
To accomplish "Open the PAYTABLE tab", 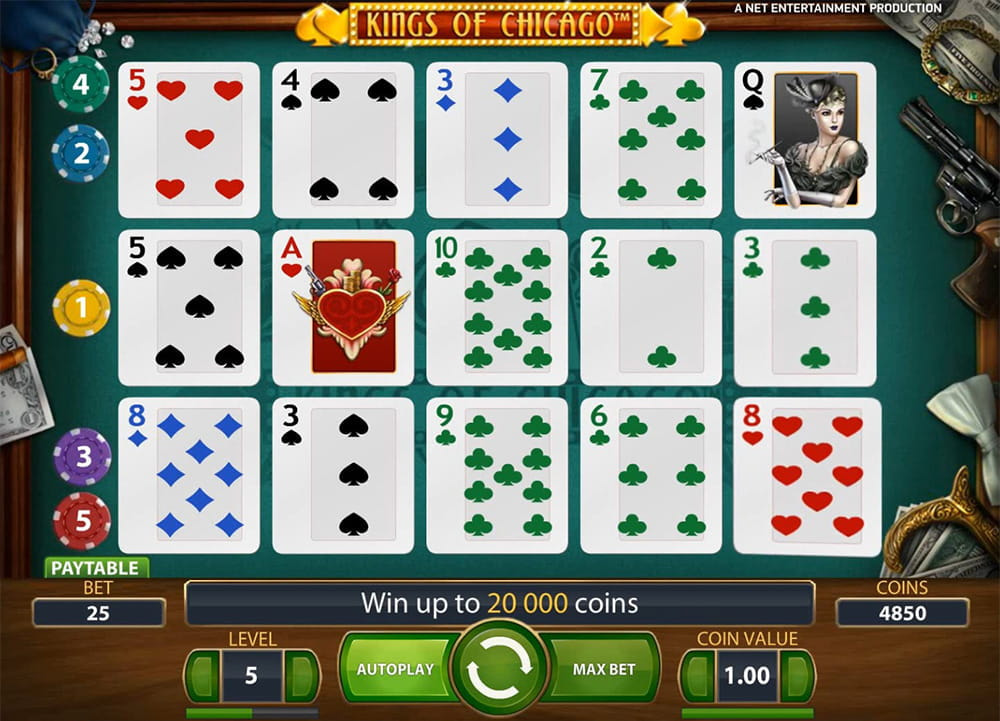I will pyautogui.click(x=95, y=568).
